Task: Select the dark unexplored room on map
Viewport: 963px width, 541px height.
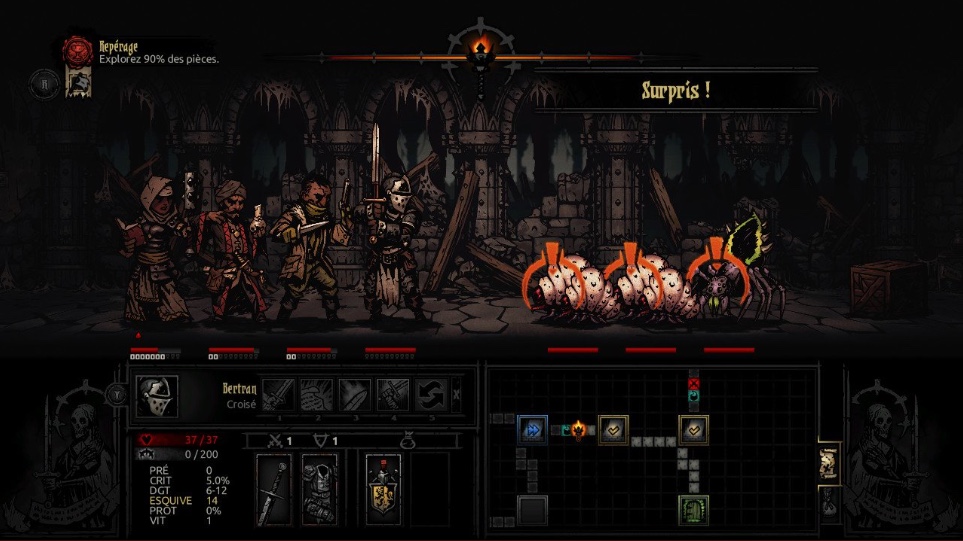Action: pos(532,510)
